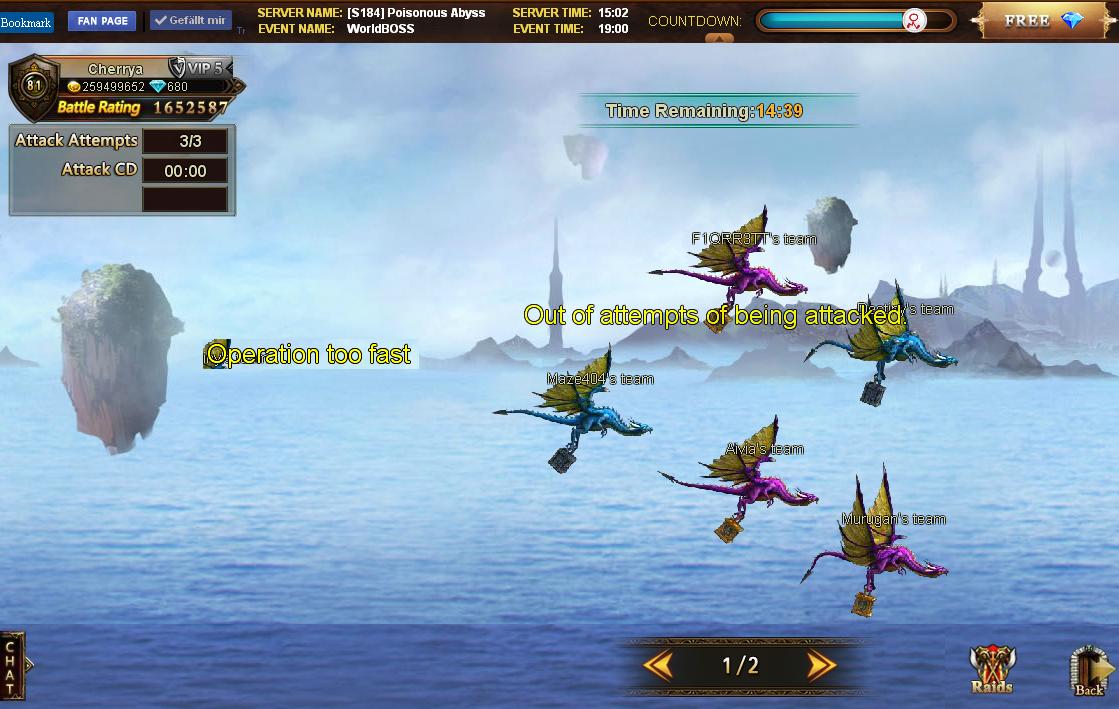Expand the CHAT panel
Viewport: 1119px width, 709px height.
click(12, 665)
